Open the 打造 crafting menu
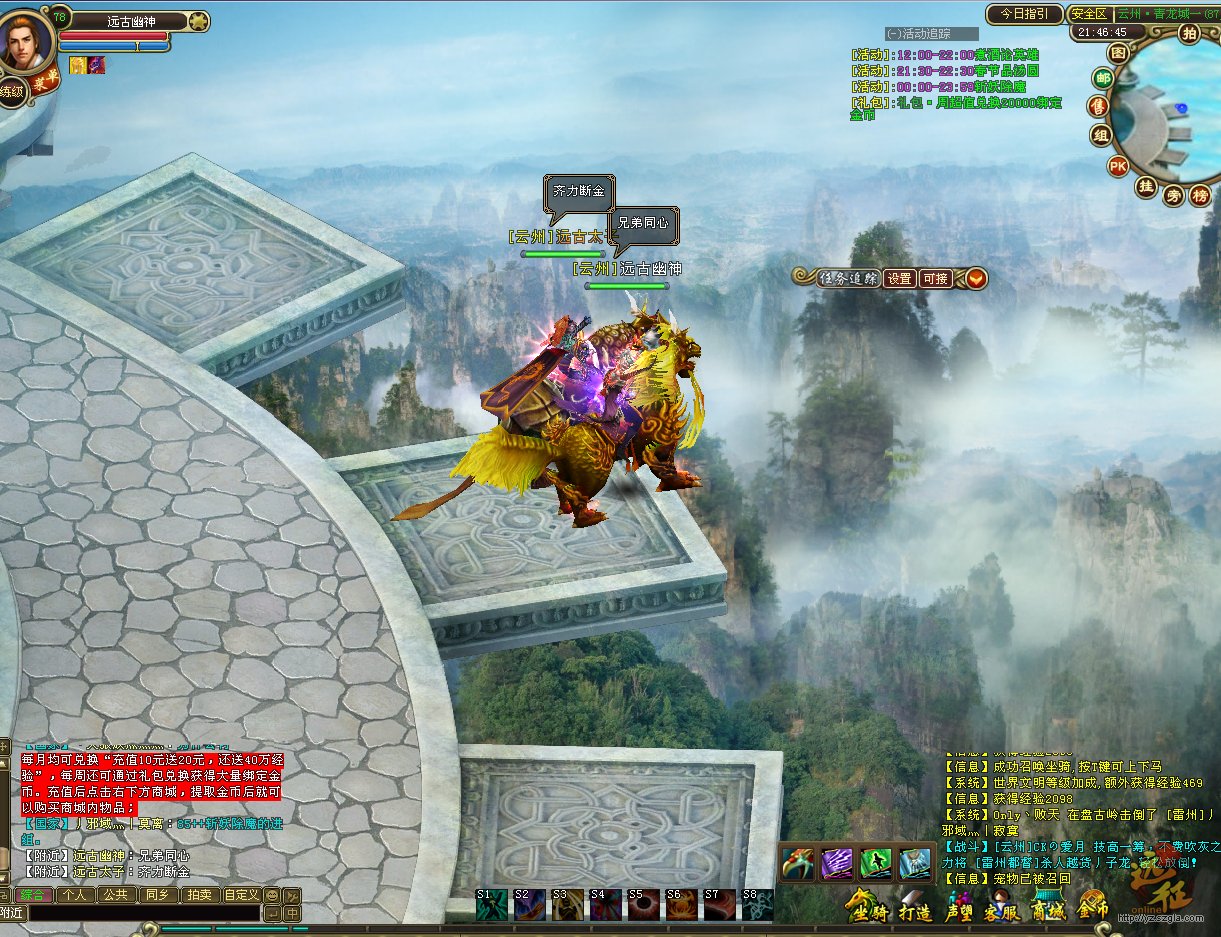This screenshot has height=937, width=1221. 914,911
